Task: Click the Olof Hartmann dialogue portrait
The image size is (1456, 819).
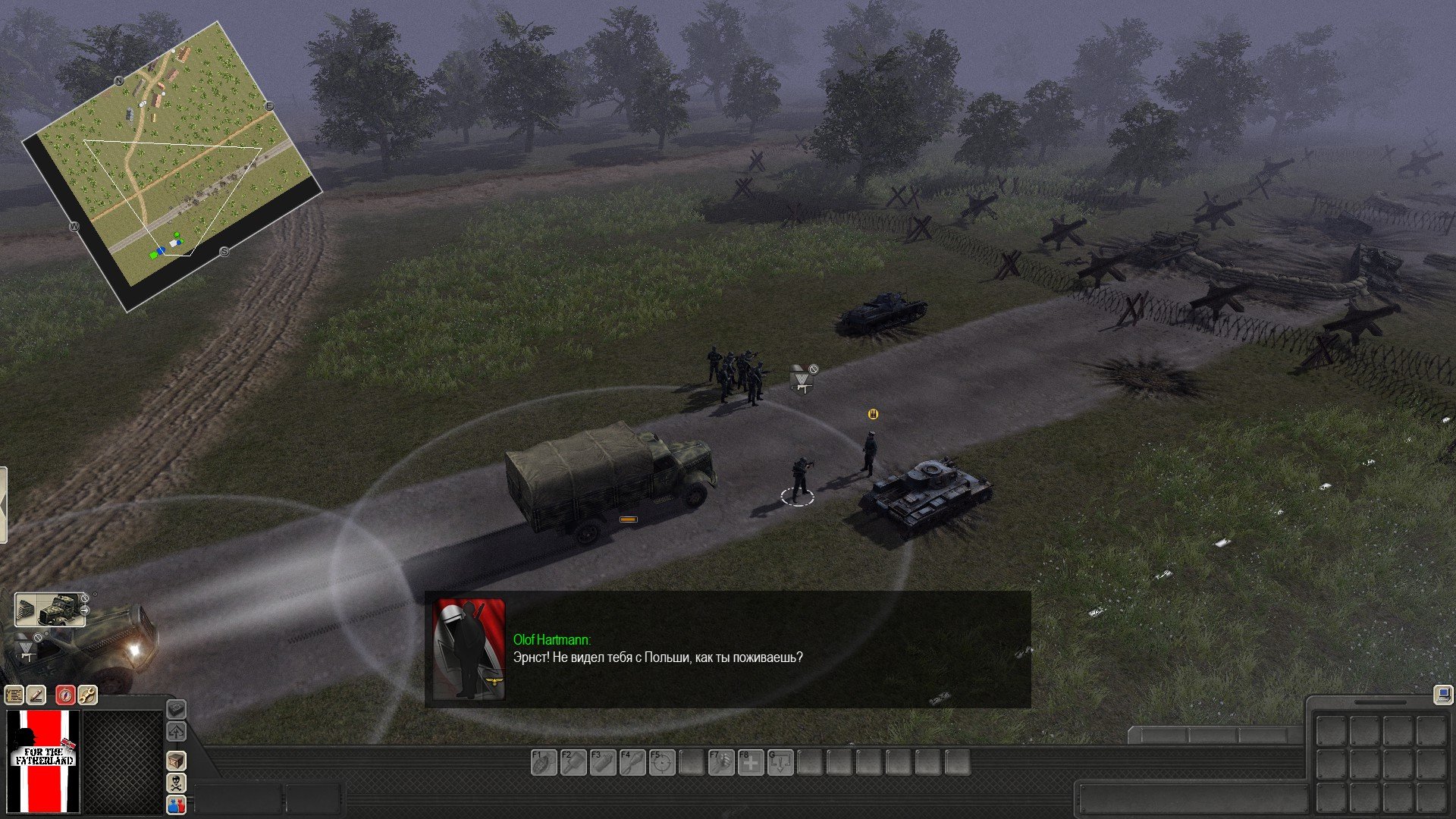Action: [x=469, y=650]
